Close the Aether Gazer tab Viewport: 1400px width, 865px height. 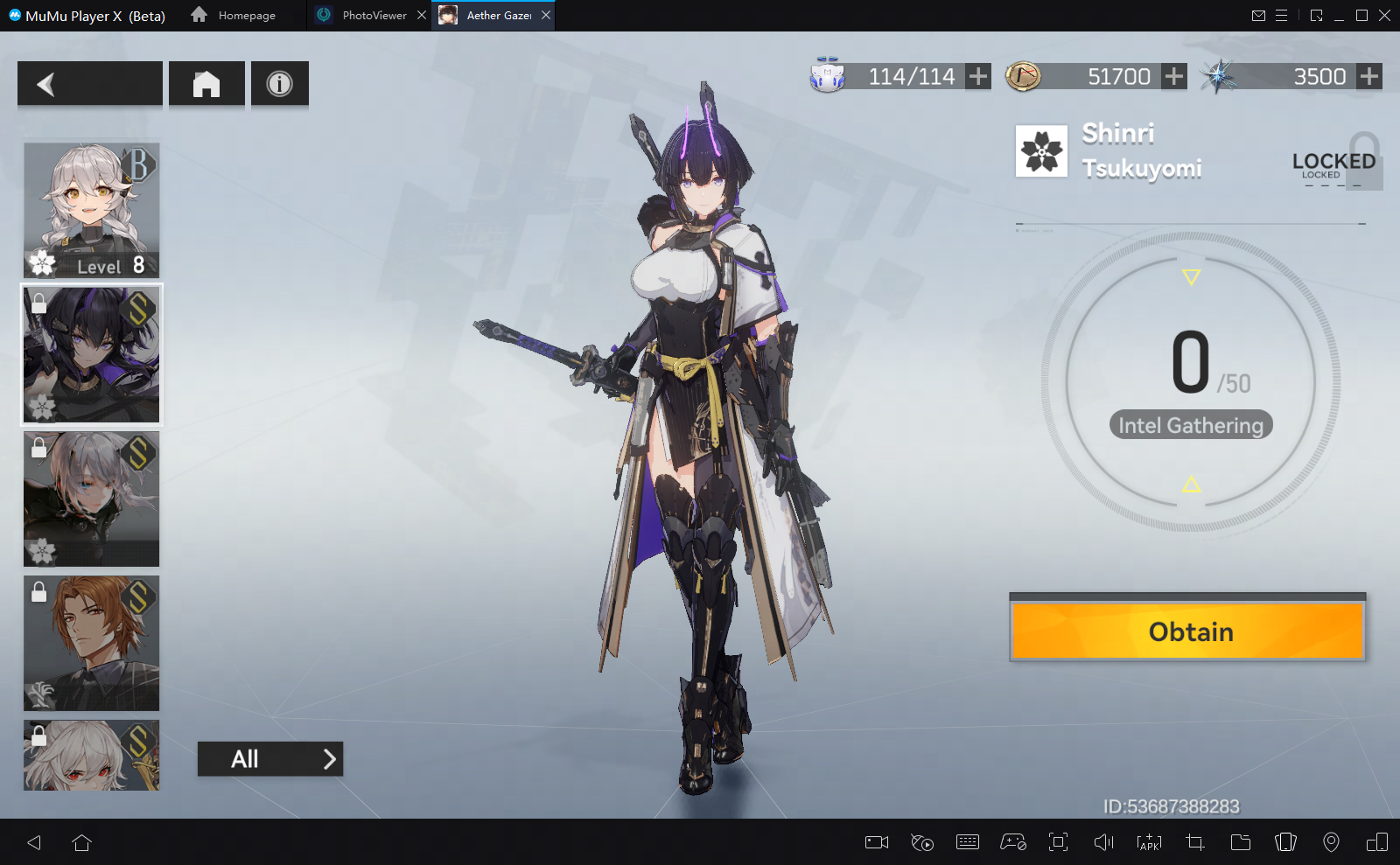point(546,15)
